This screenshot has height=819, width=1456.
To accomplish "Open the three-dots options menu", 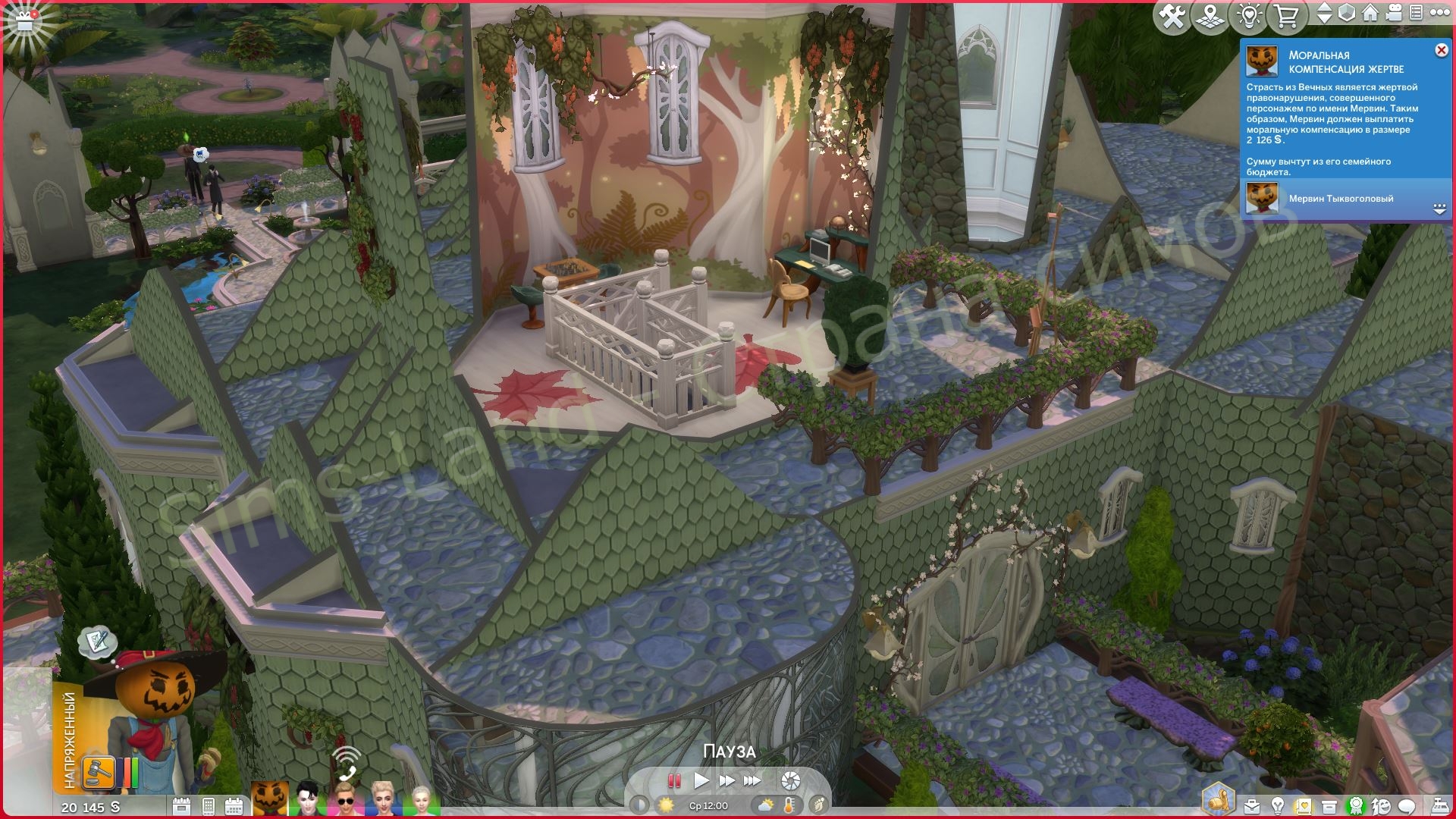I will 1441,14.
